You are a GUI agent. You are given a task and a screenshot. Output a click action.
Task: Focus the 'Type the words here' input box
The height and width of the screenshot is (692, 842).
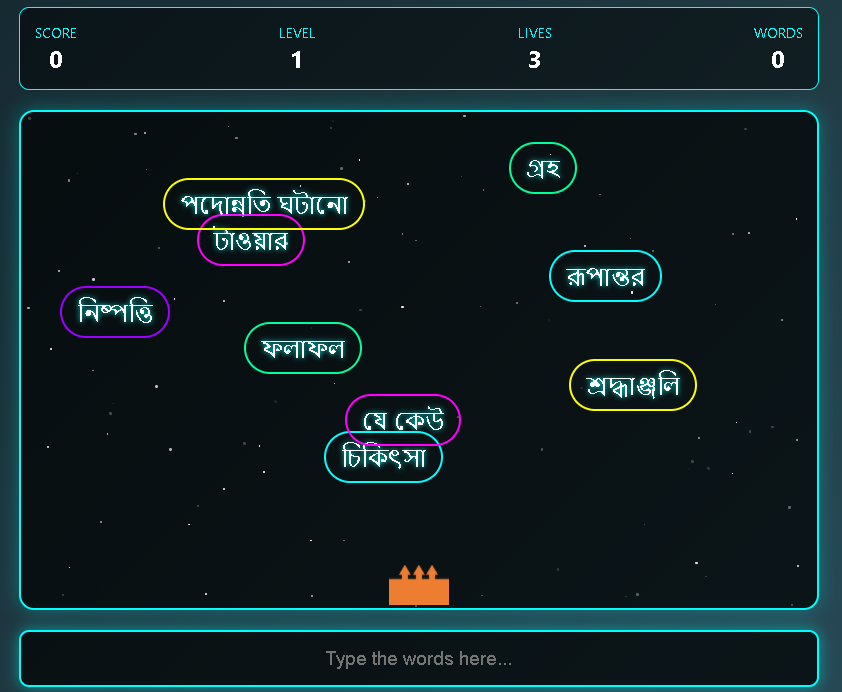pos(419,658)
